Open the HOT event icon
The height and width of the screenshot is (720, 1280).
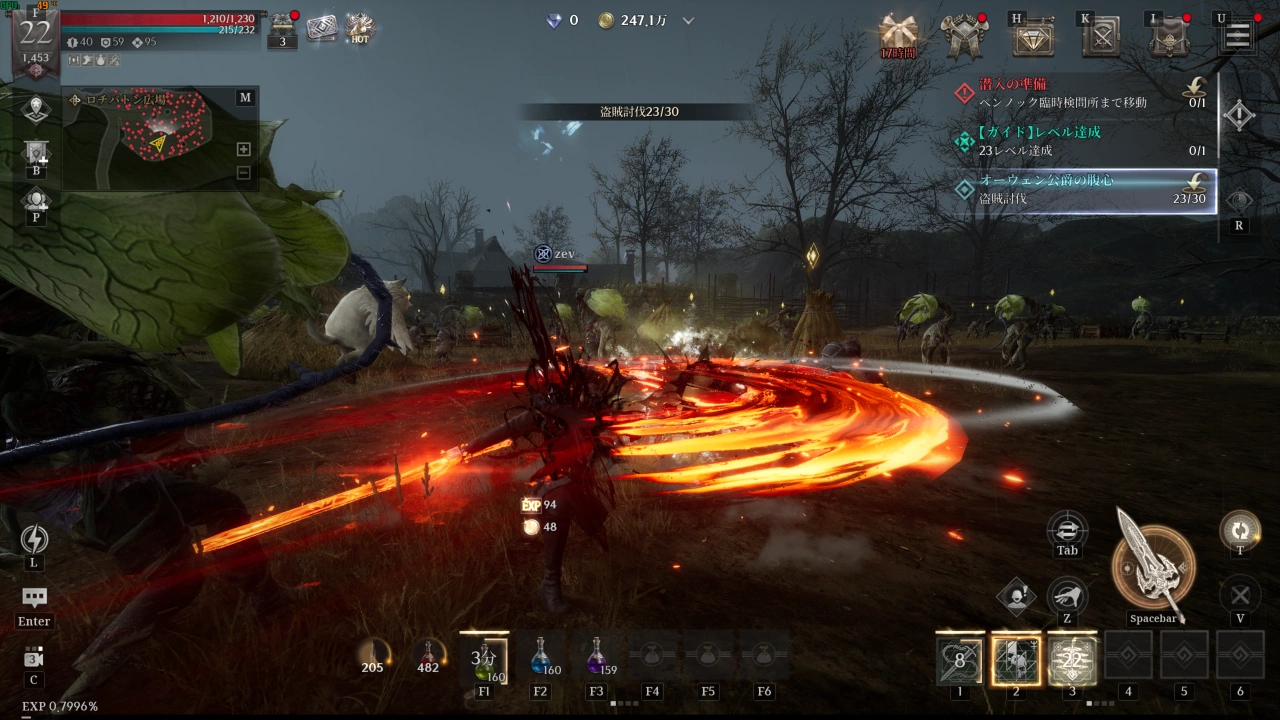tap(359, 27)
